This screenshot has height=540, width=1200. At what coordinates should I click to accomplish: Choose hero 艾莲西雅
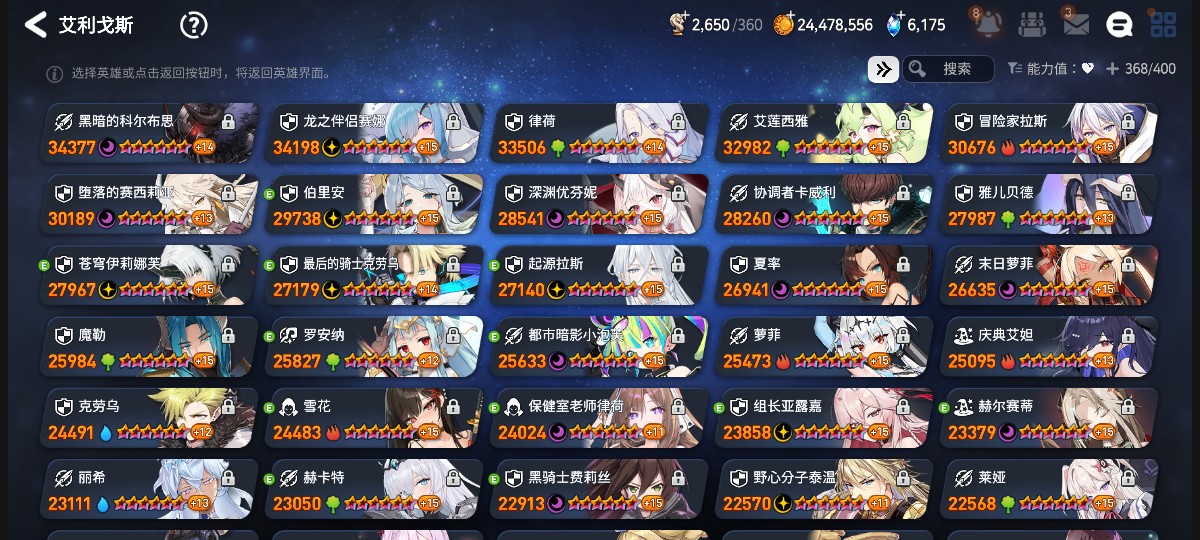click(825, 133)
